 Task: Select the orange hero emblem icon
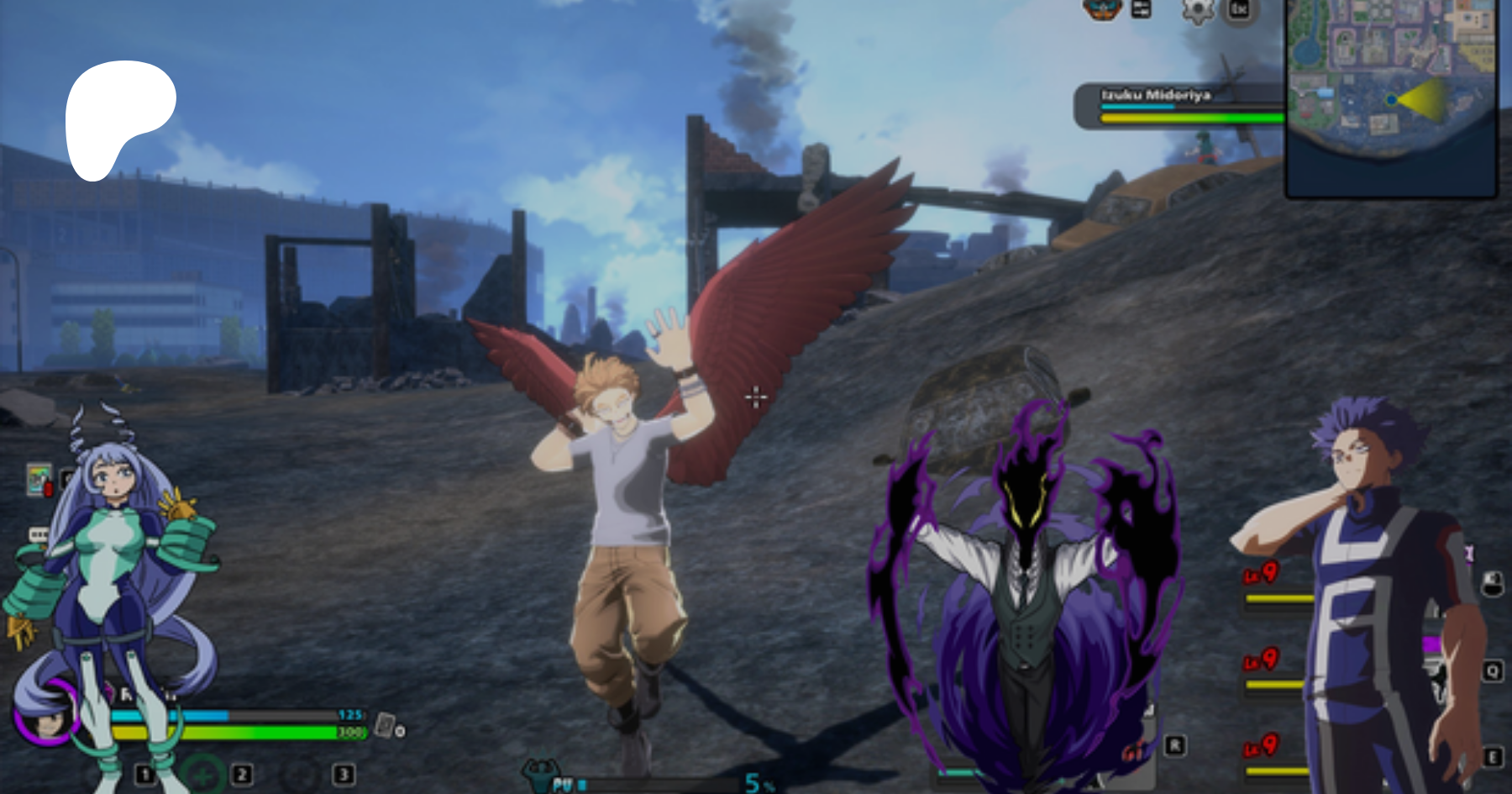pyautogui.click(x=1102, y=9)
